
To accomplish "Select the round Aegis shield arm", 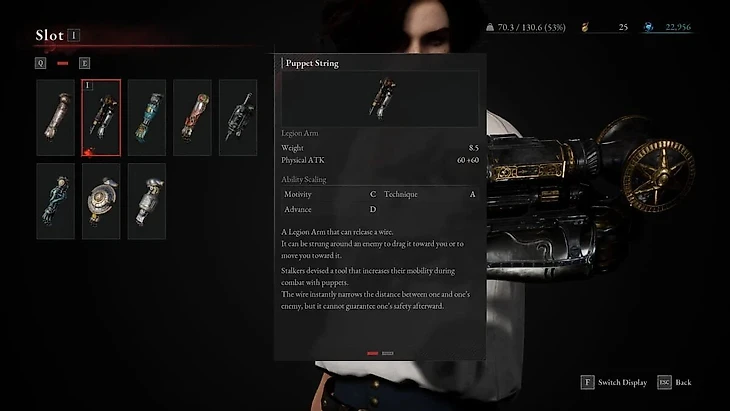I will click(x=101, y=201).
